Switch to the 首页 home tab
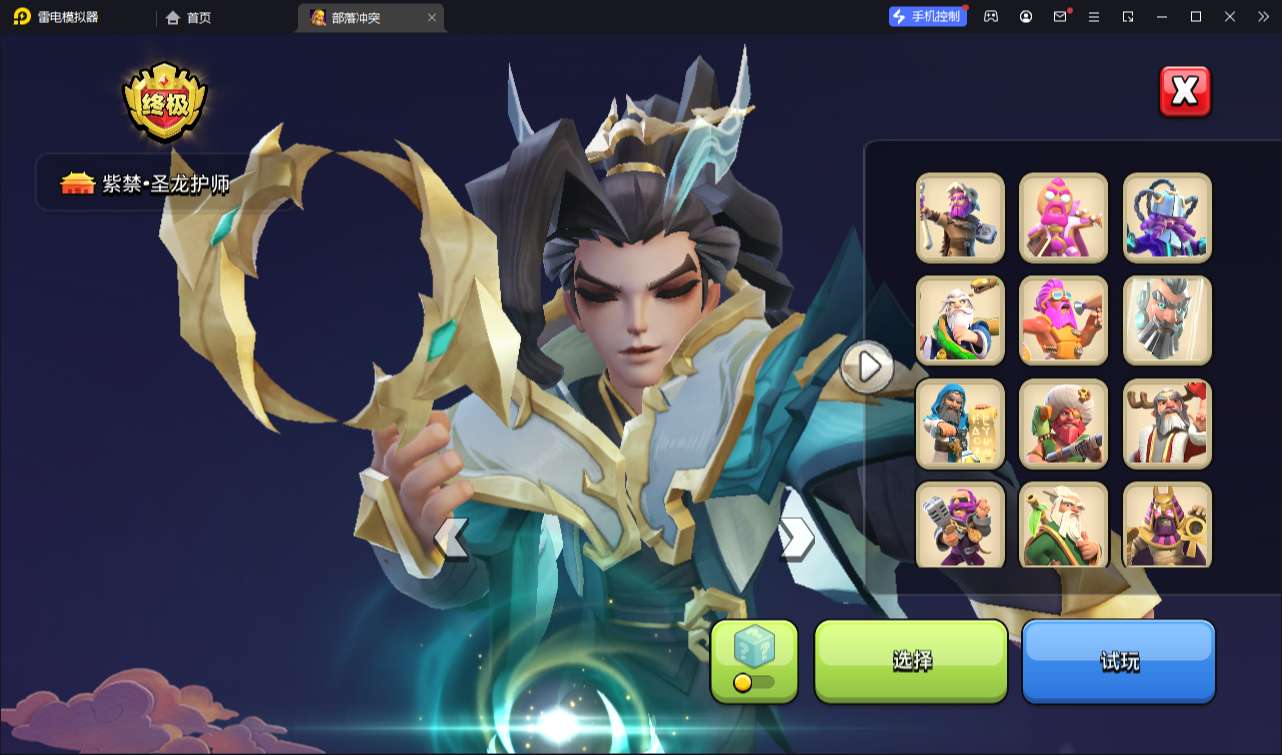The width and height of the screenshot is (1282, 755). click(189, 18)
